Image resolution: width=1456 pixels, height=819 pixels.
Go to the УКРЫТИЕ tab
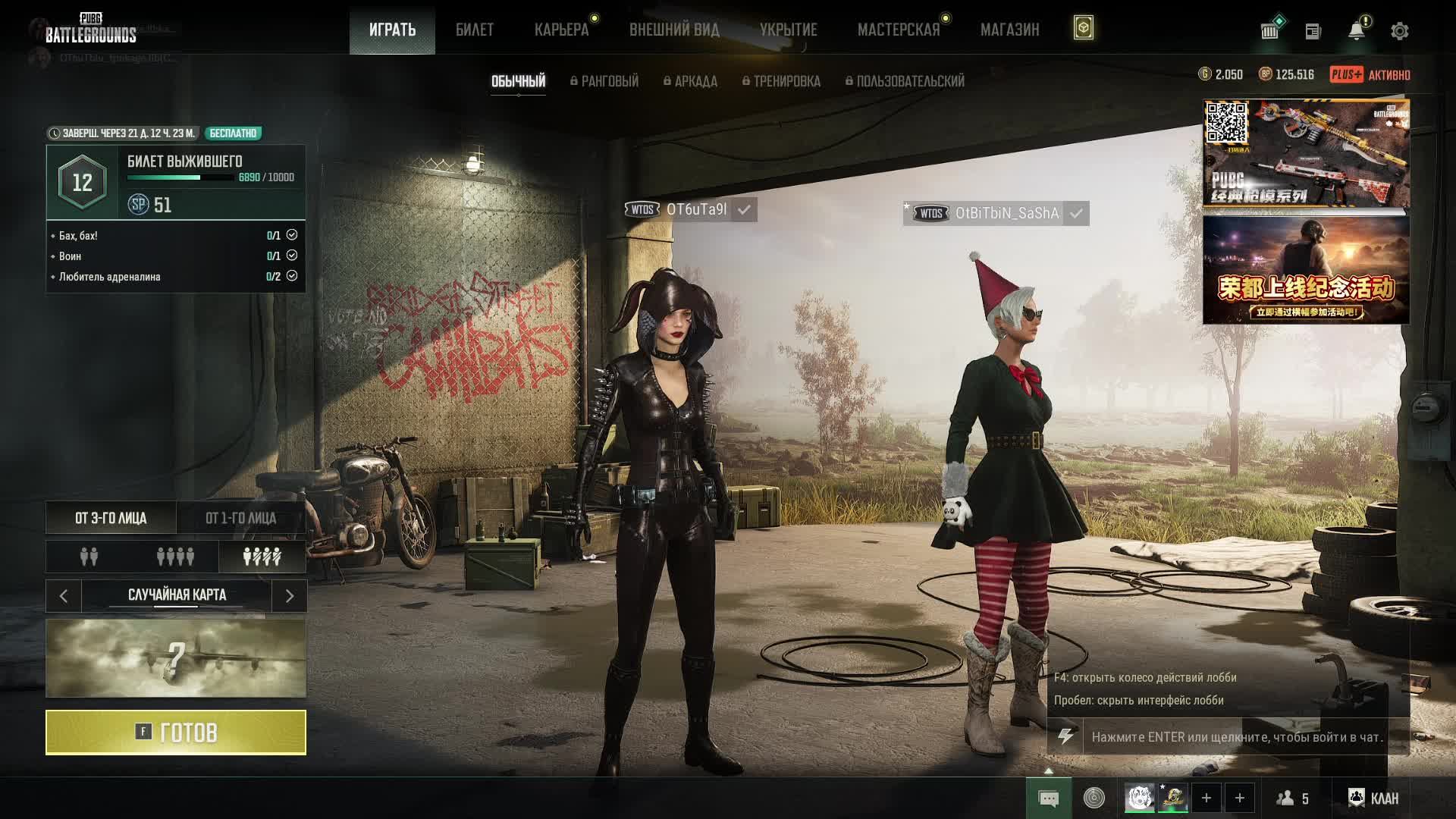click(x=788, y=30)
